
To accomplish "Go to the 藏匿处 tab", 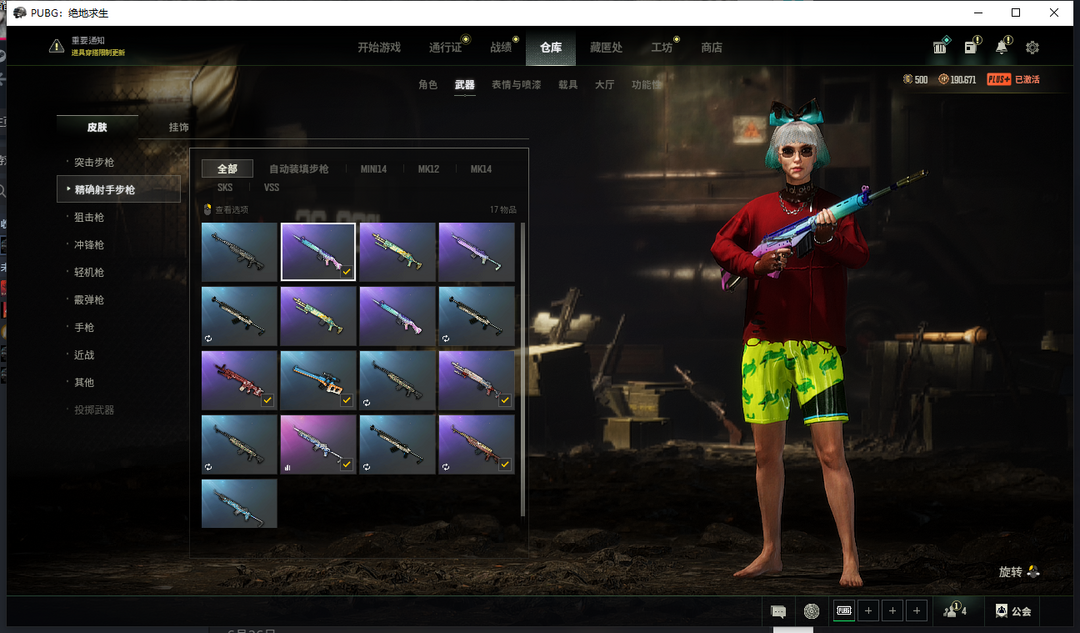I will pos(606,47).
